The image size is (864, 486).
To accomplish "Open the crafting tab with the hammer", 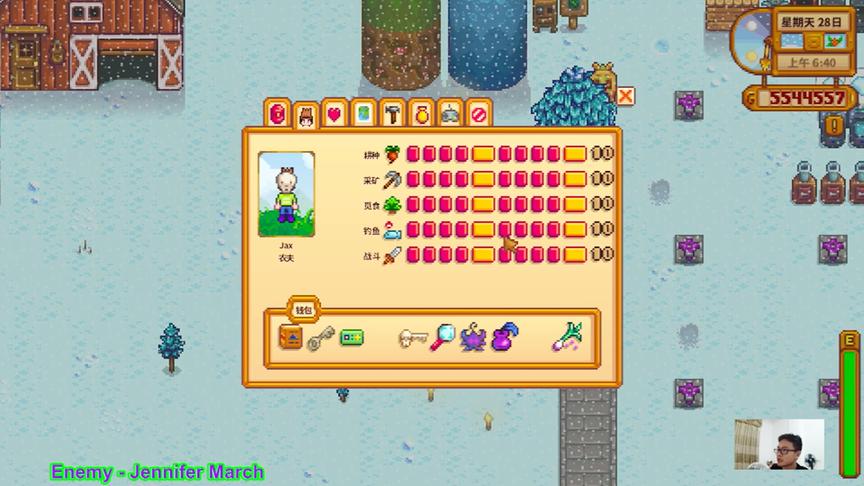I will coord(392,114).
